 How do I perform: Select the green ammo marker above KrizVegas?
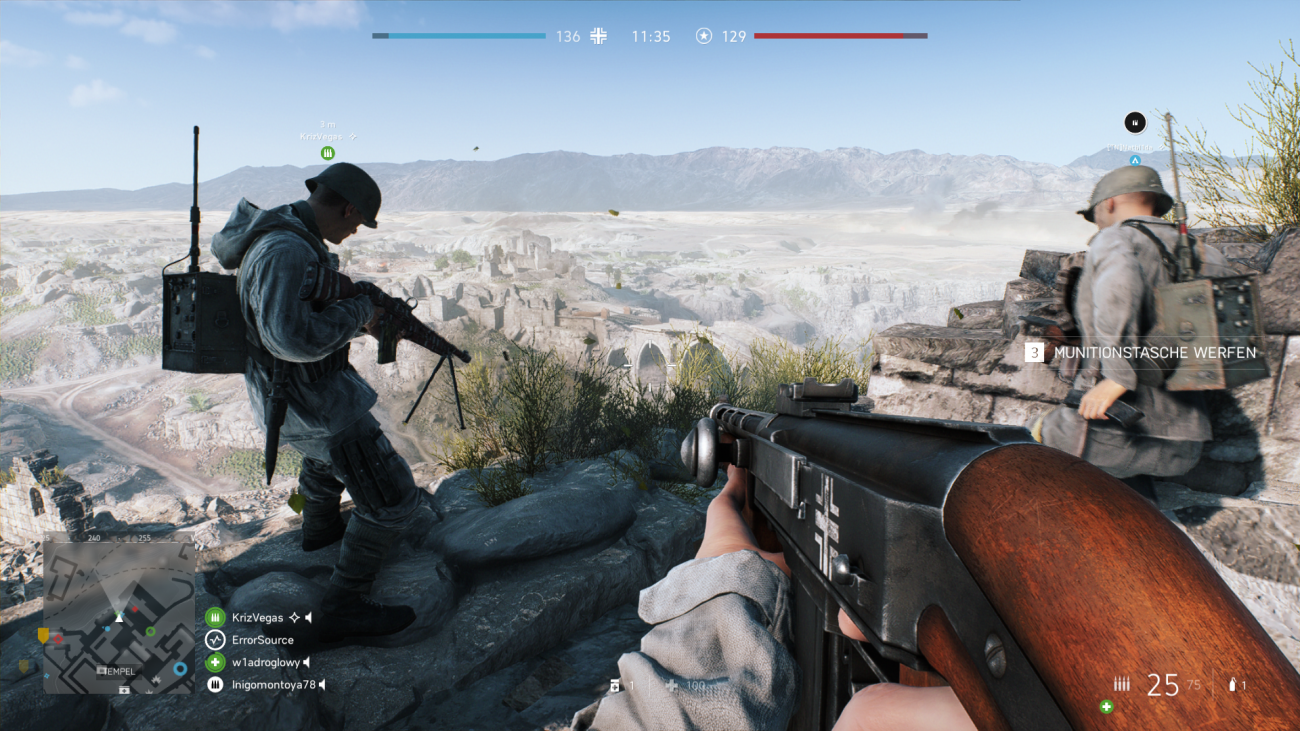point(327,153)
